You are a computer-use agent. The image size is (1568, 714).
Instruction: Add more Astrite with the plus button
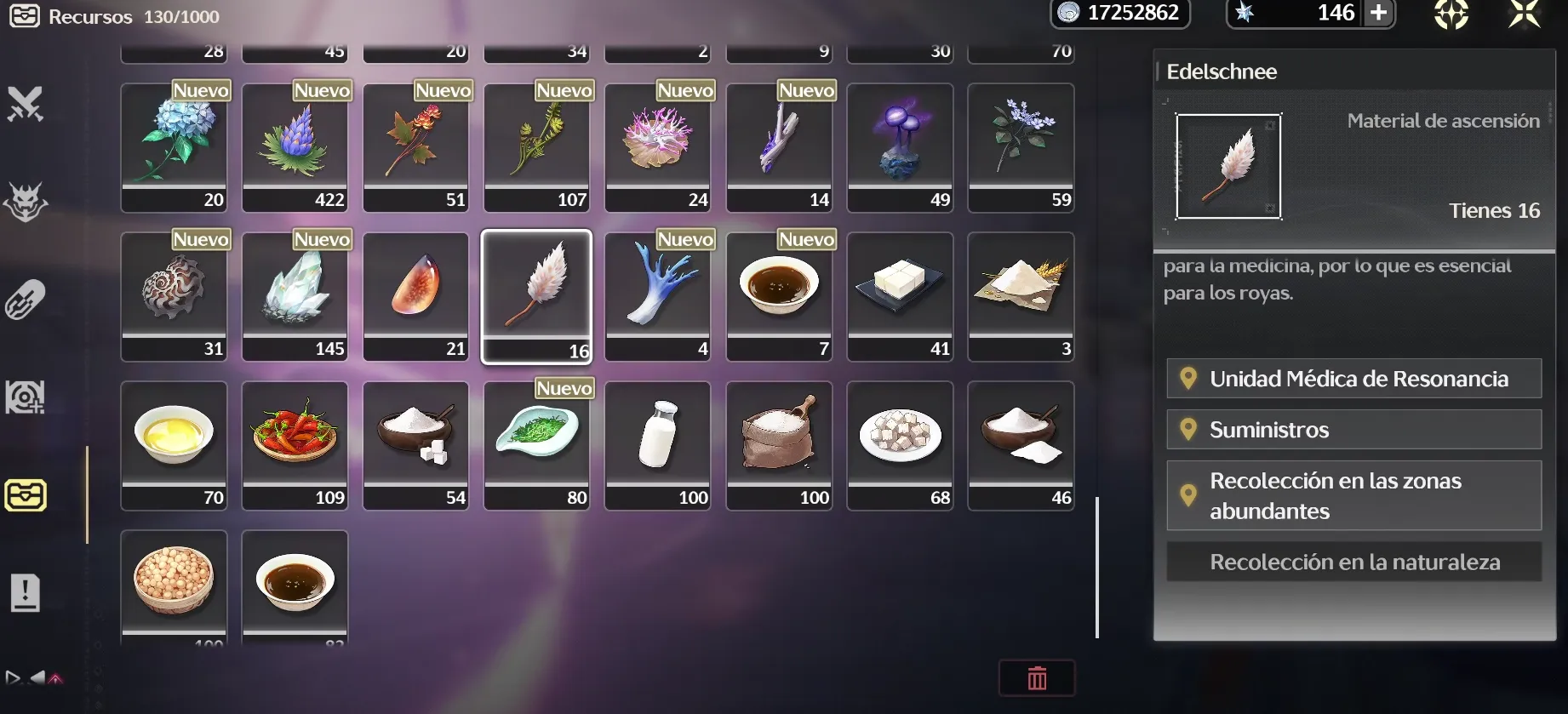(x=1378, y=14)
